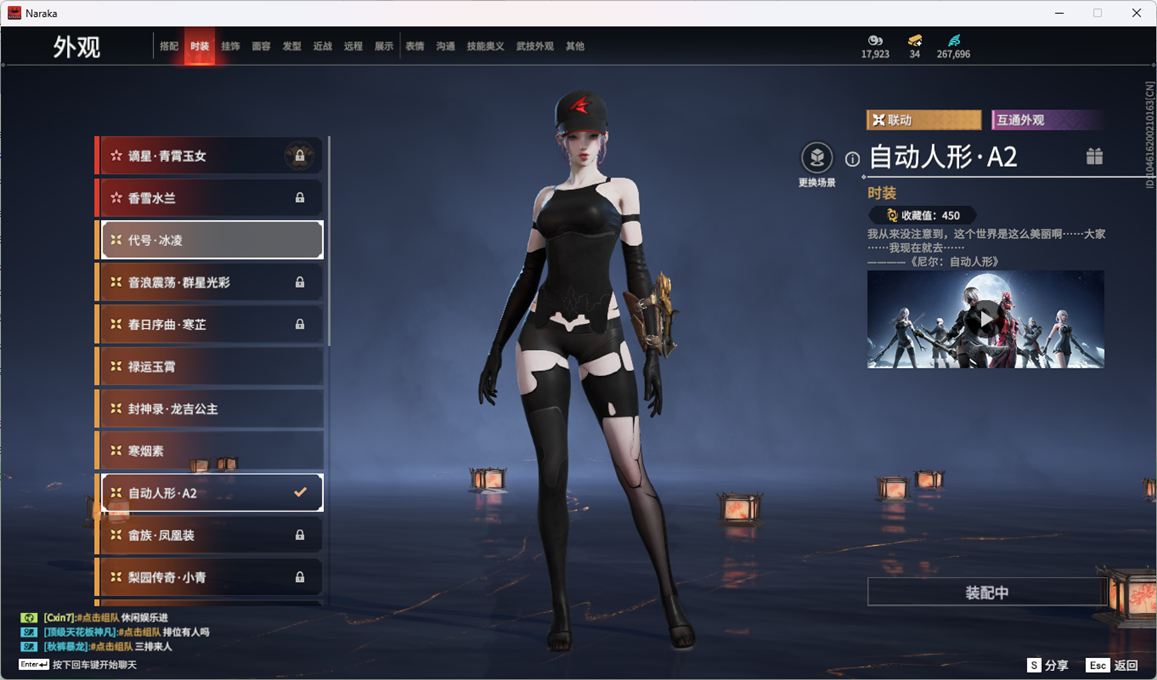Select the 发型 tab
This screenshot has width=1157, height=680.
point(291,46)
